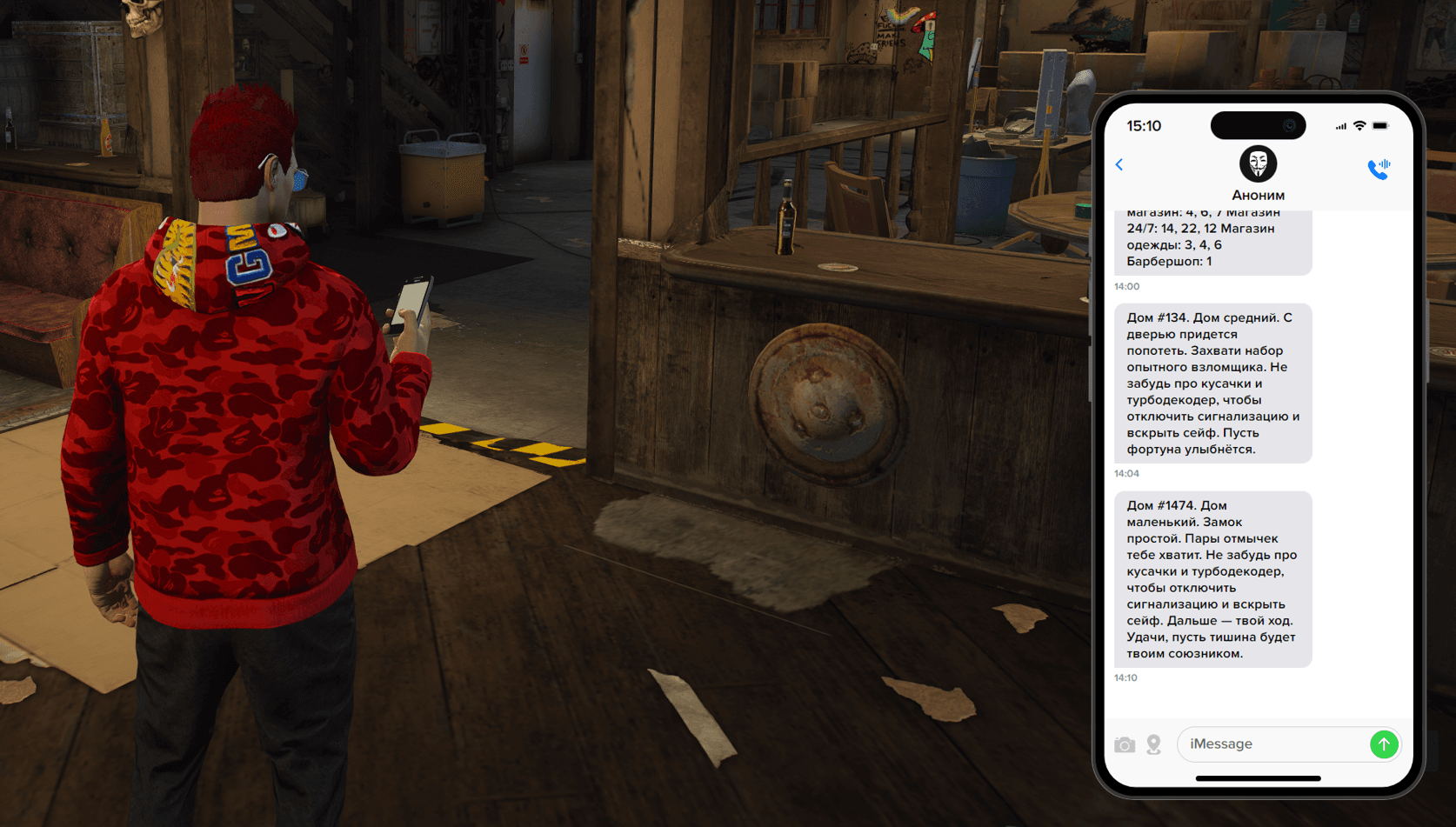
Task: Select the Дом #1474 message bubble
Action: point(1212,579)
